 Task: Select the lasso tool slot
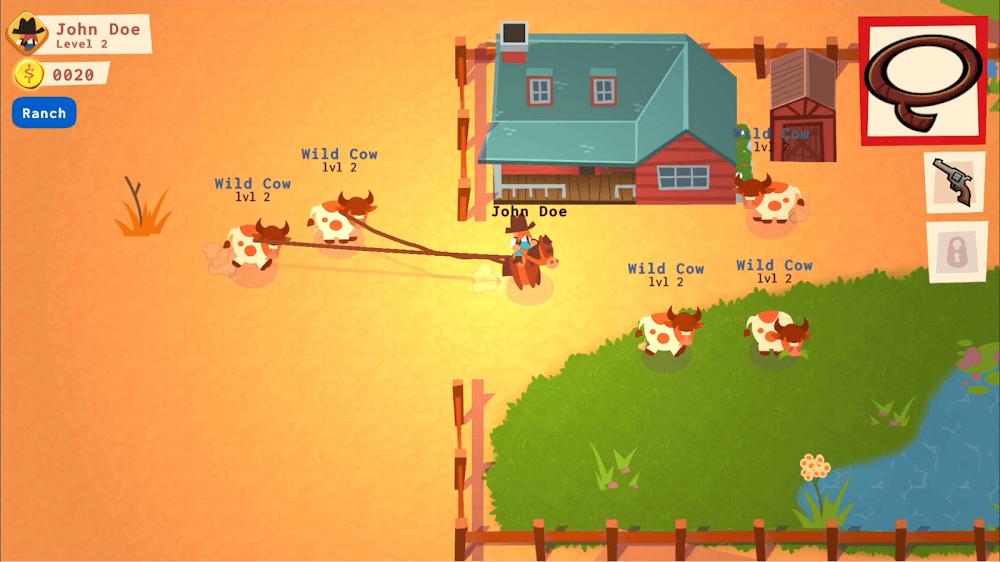pyautogui.click(x=923, y=80)
